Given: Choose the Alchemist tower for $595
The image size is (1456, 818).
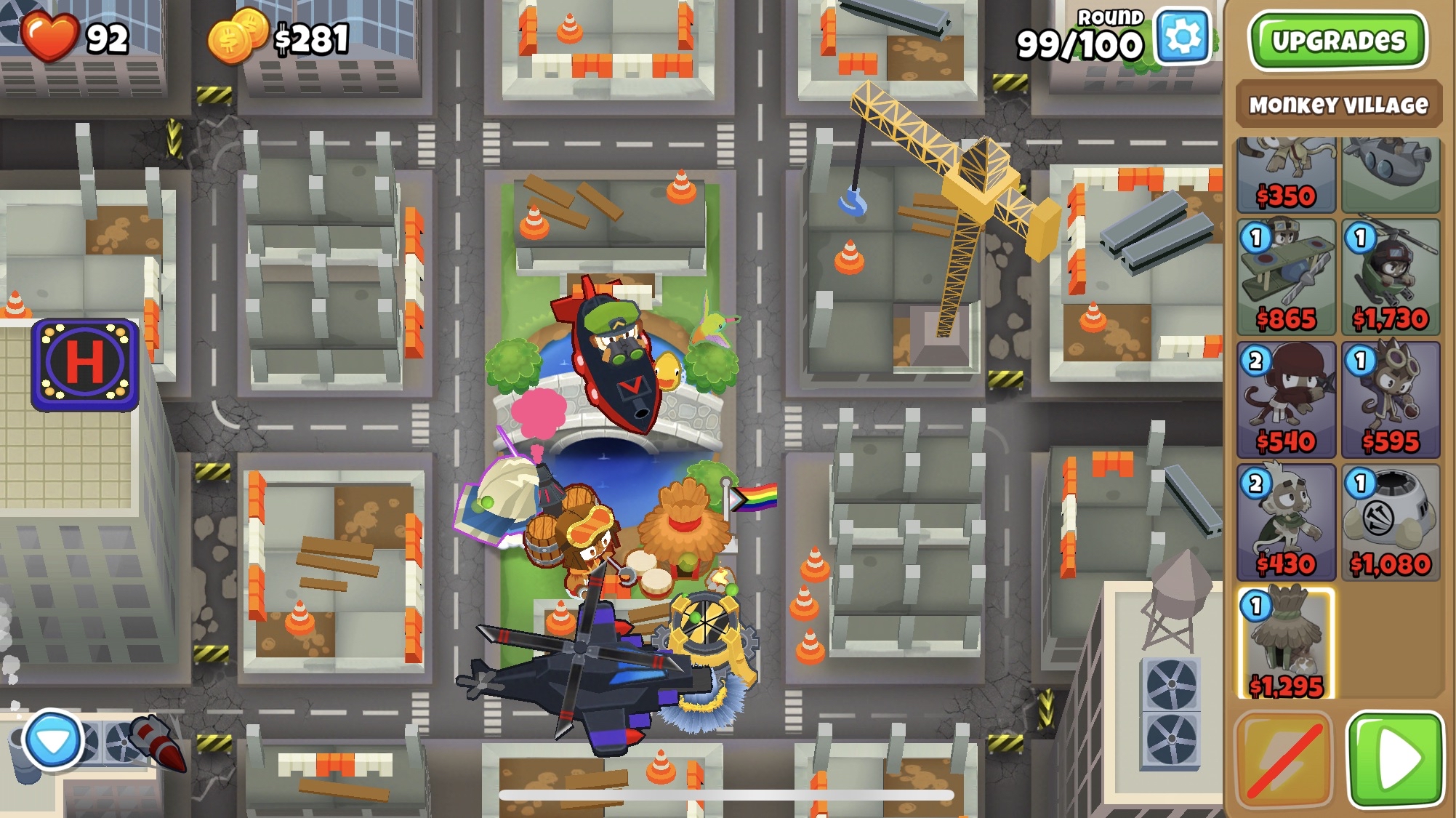Looking at the screenshot, I should (1390, 400).
